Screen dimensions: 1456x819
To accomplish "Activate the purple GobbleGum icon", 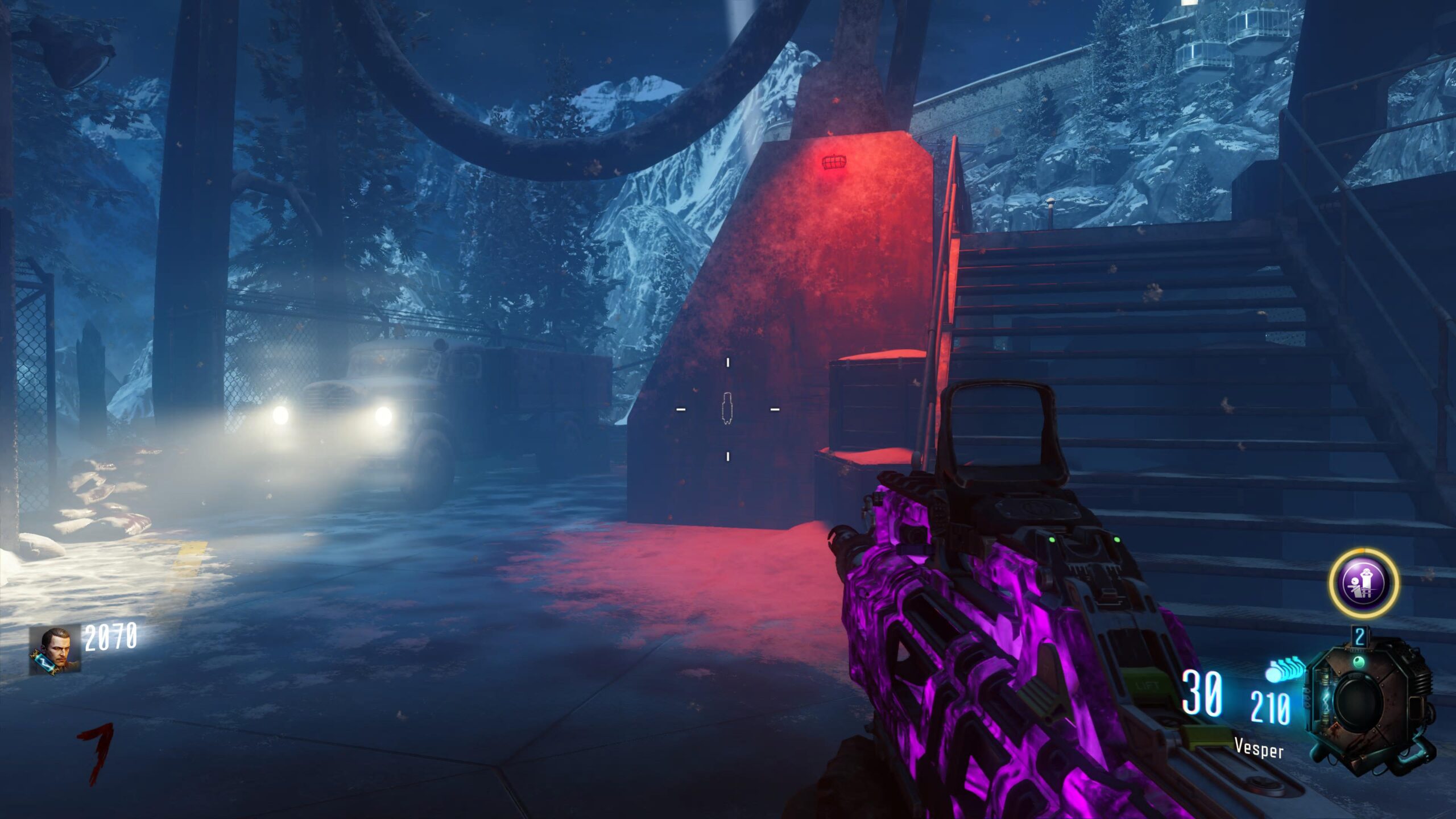I will [1364, 584].
